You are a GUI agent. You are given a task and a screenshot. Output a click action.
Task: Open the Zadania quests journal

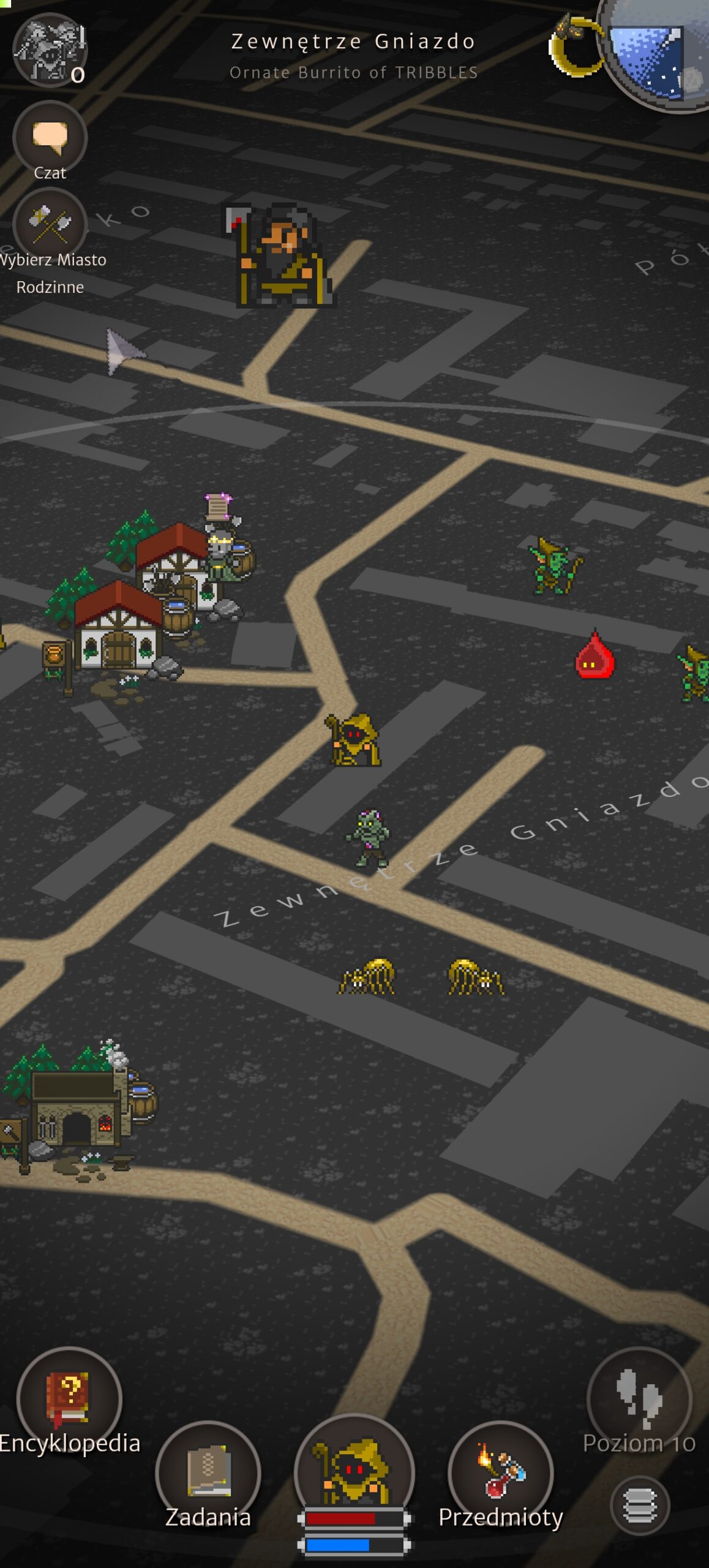click(x=208, y=1473)
